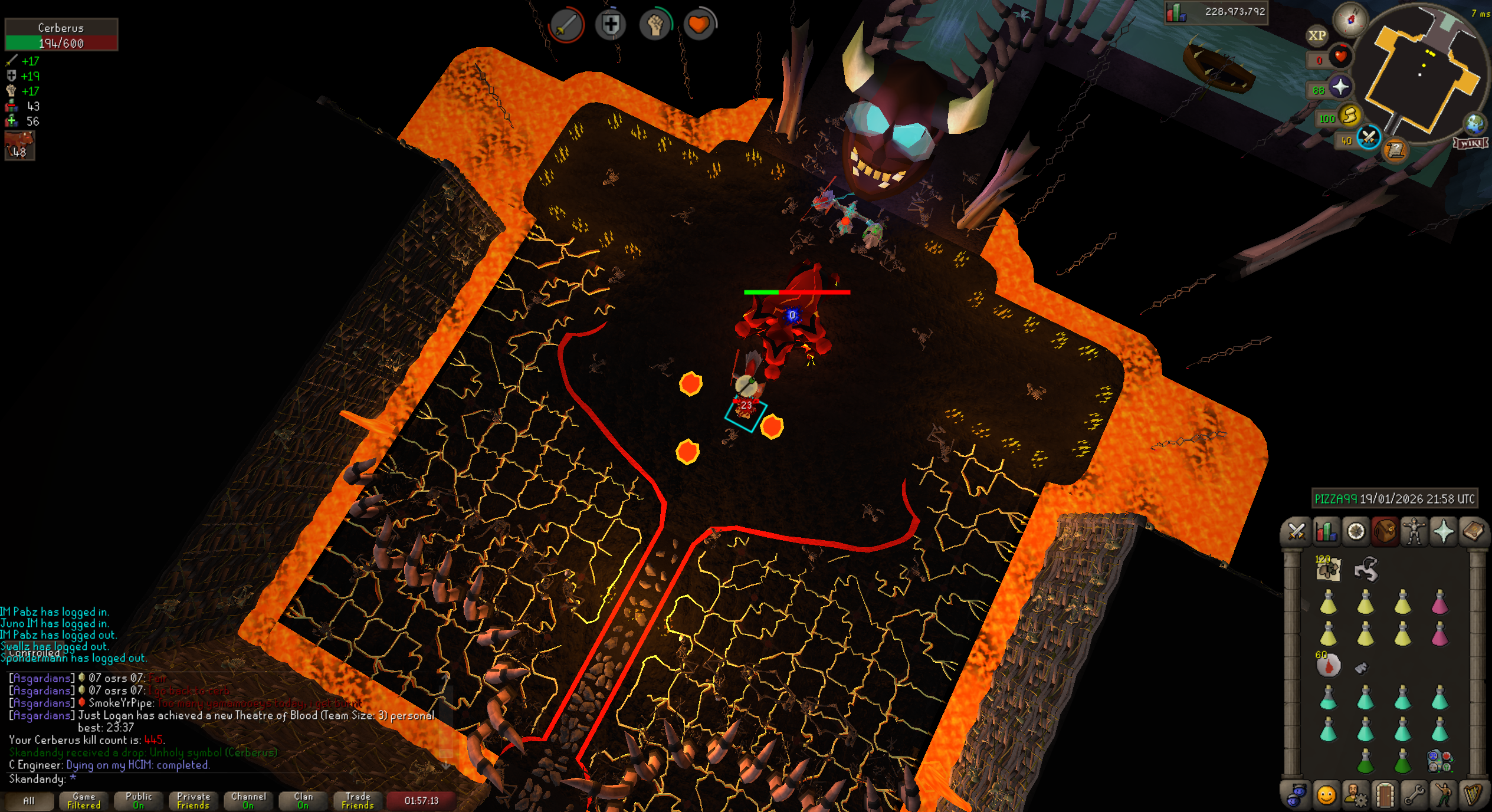
Task: Select the rune pouch in inventory
Action: (x=1439, y=761)
